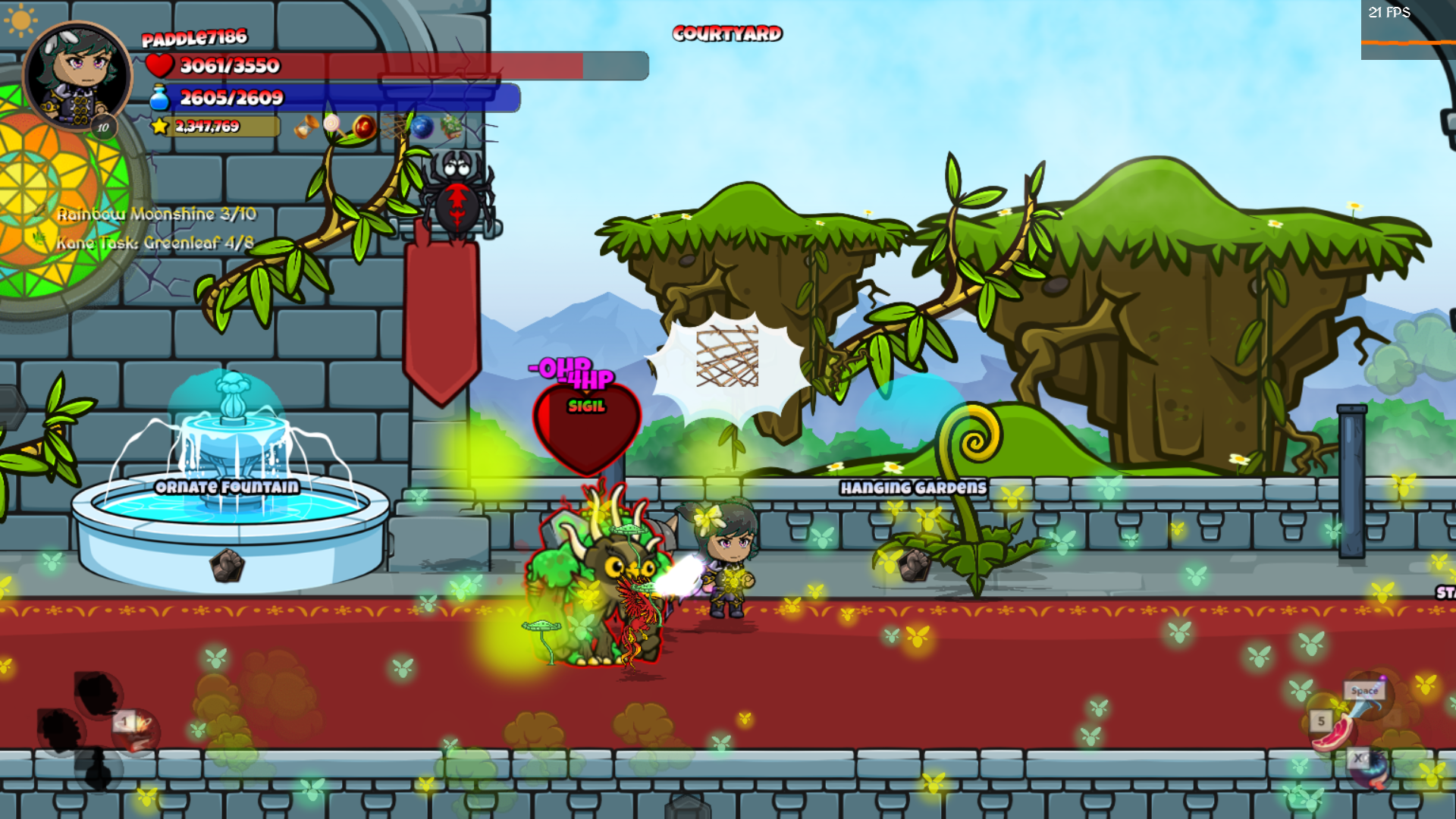The height and width of the screenshot is (819, 1456).
Task: Click the flower pot buff icon
Action: 453,125
